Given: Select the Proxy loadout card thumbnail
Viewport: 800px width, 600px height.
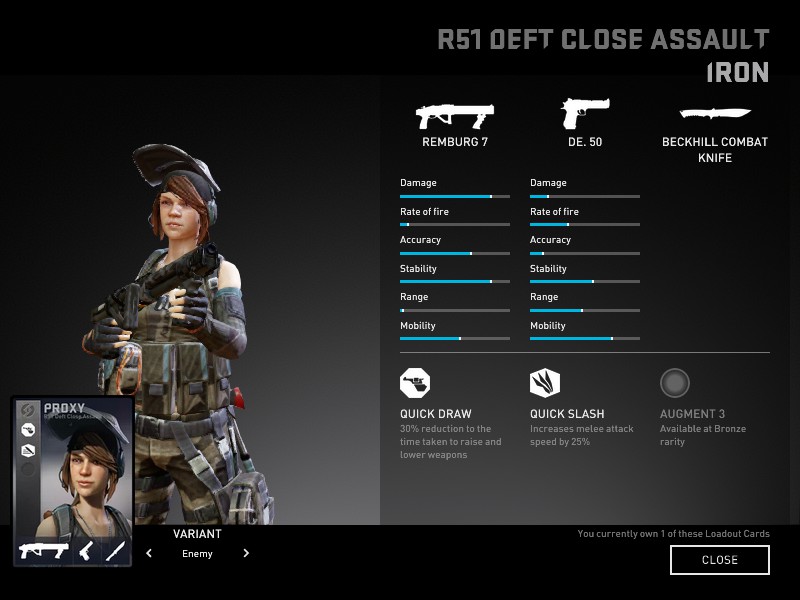Looking at the screenshot, I should click(72, 480).
